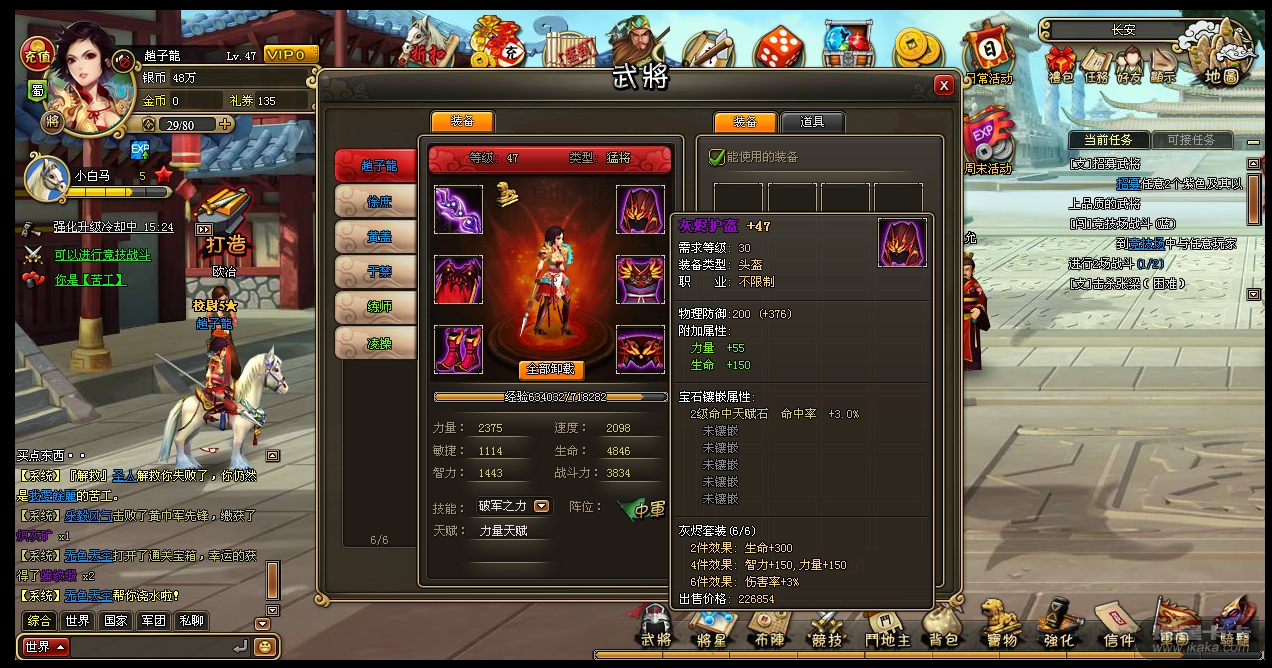This screenshot has width=1272, height=668.
Task: Open the 竞技 arena icon
Action: [x=826, y=628]
